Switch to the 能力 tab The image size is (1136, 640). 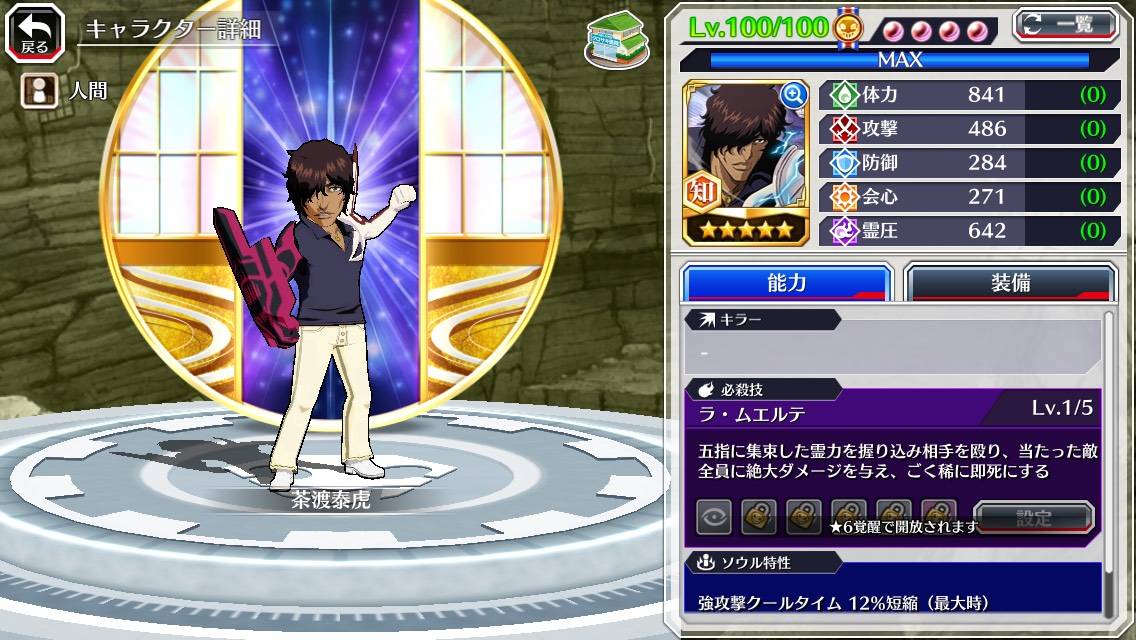tap(786, 283)
